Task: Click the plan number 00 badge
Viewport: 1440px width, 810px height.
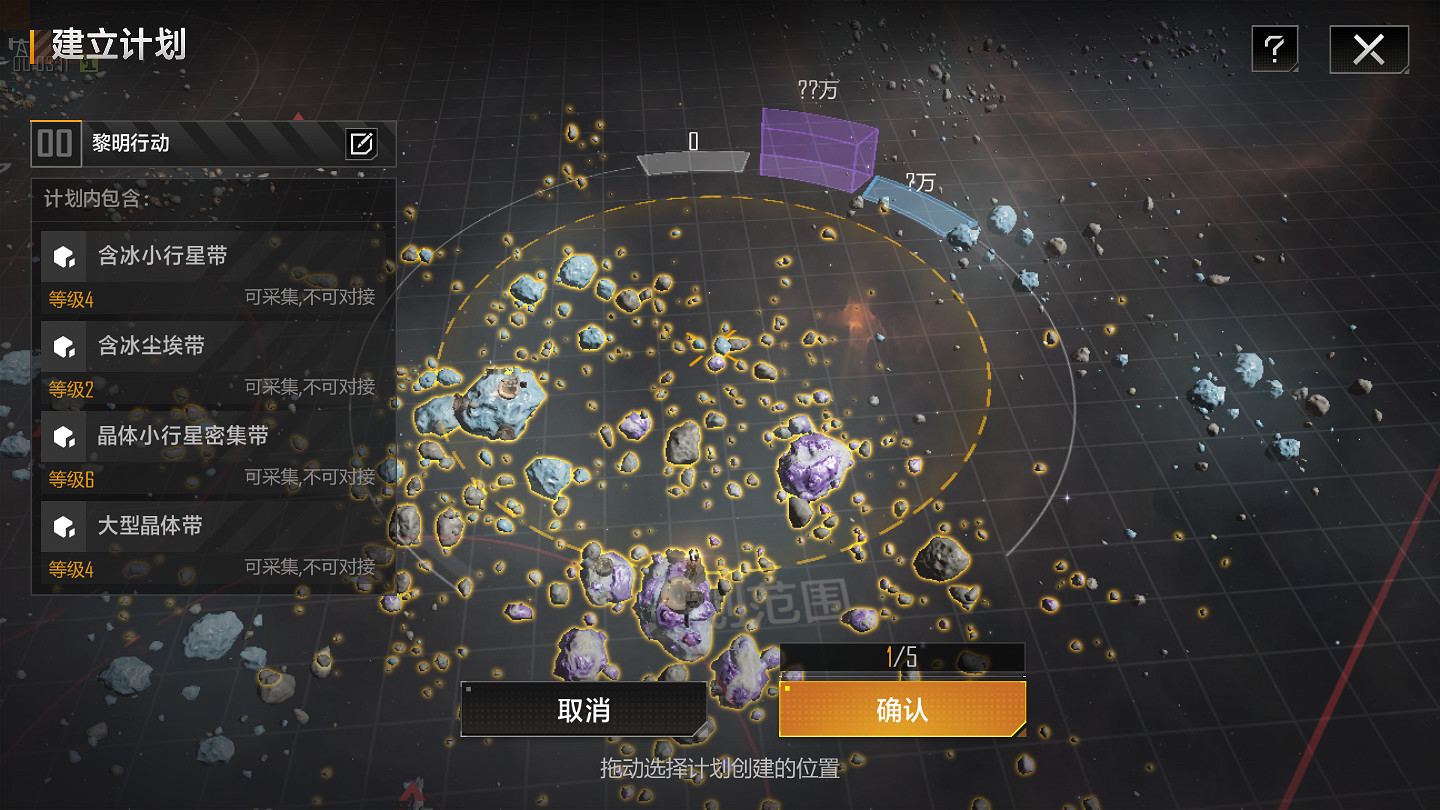Action: click(x=55, y=143)
